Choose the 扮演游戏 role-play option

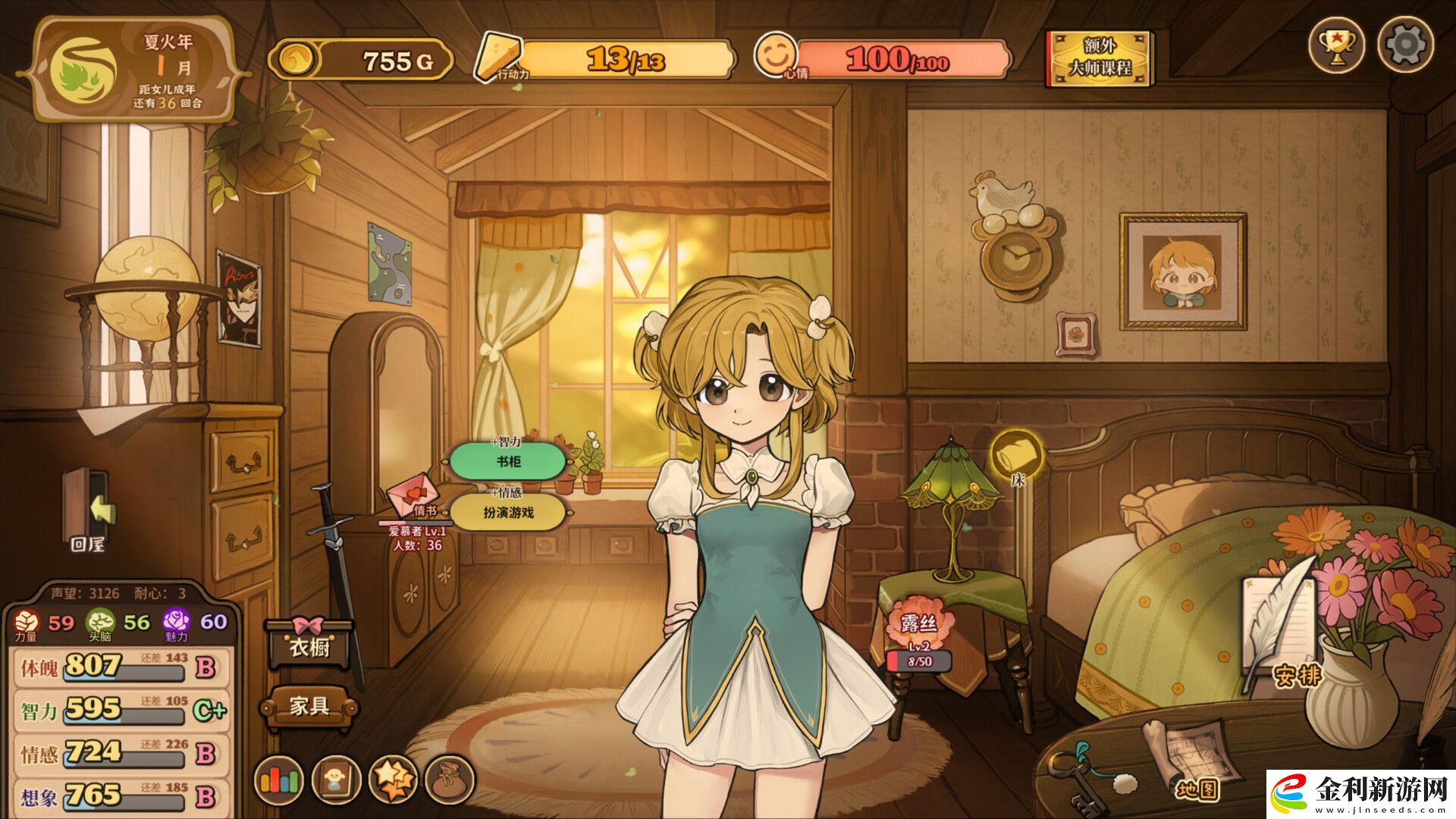click(508, 513)
